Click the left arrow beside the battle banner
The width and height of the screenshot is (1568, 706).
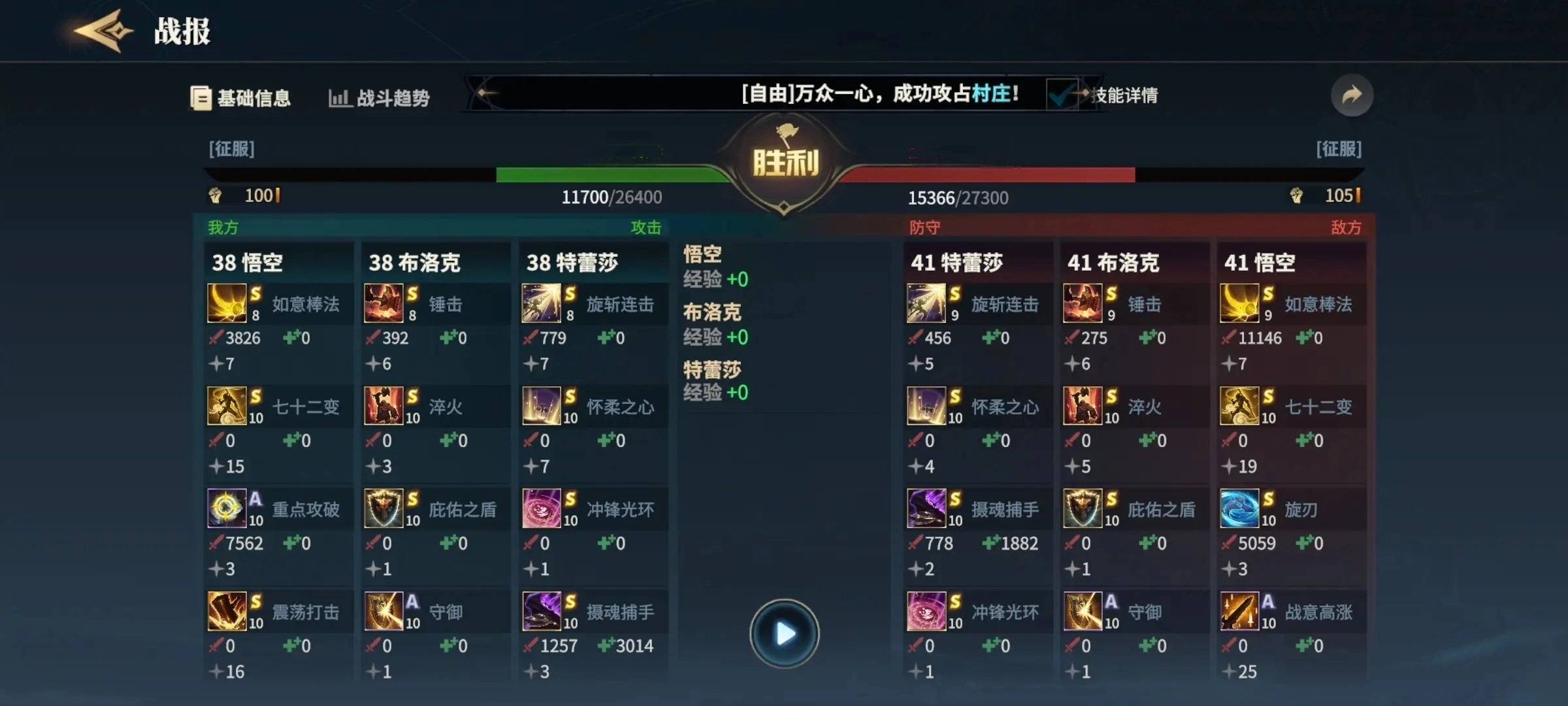tap(482, 94)
